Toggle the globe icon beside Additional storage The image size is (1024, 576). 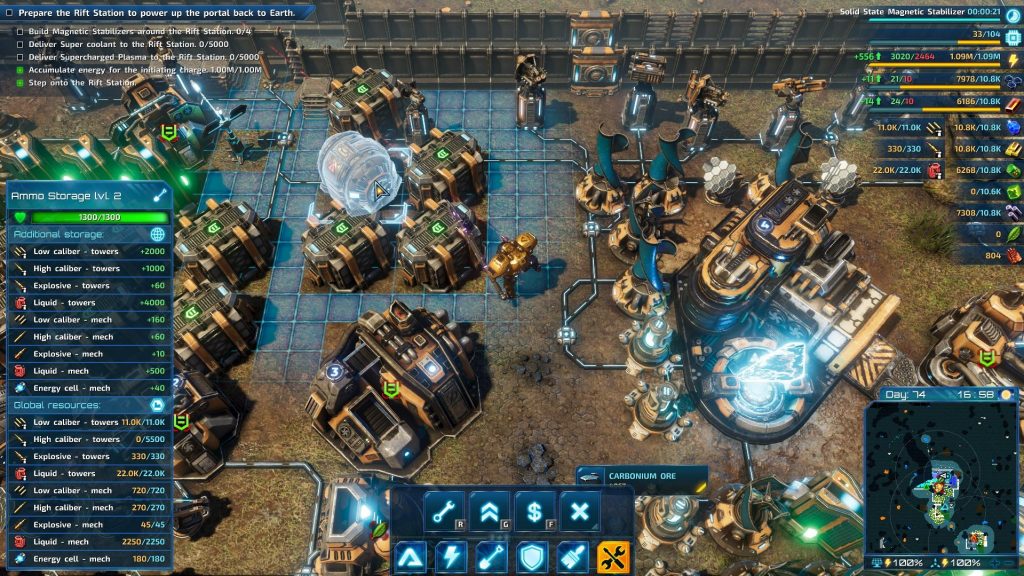[x=157, y=234]
